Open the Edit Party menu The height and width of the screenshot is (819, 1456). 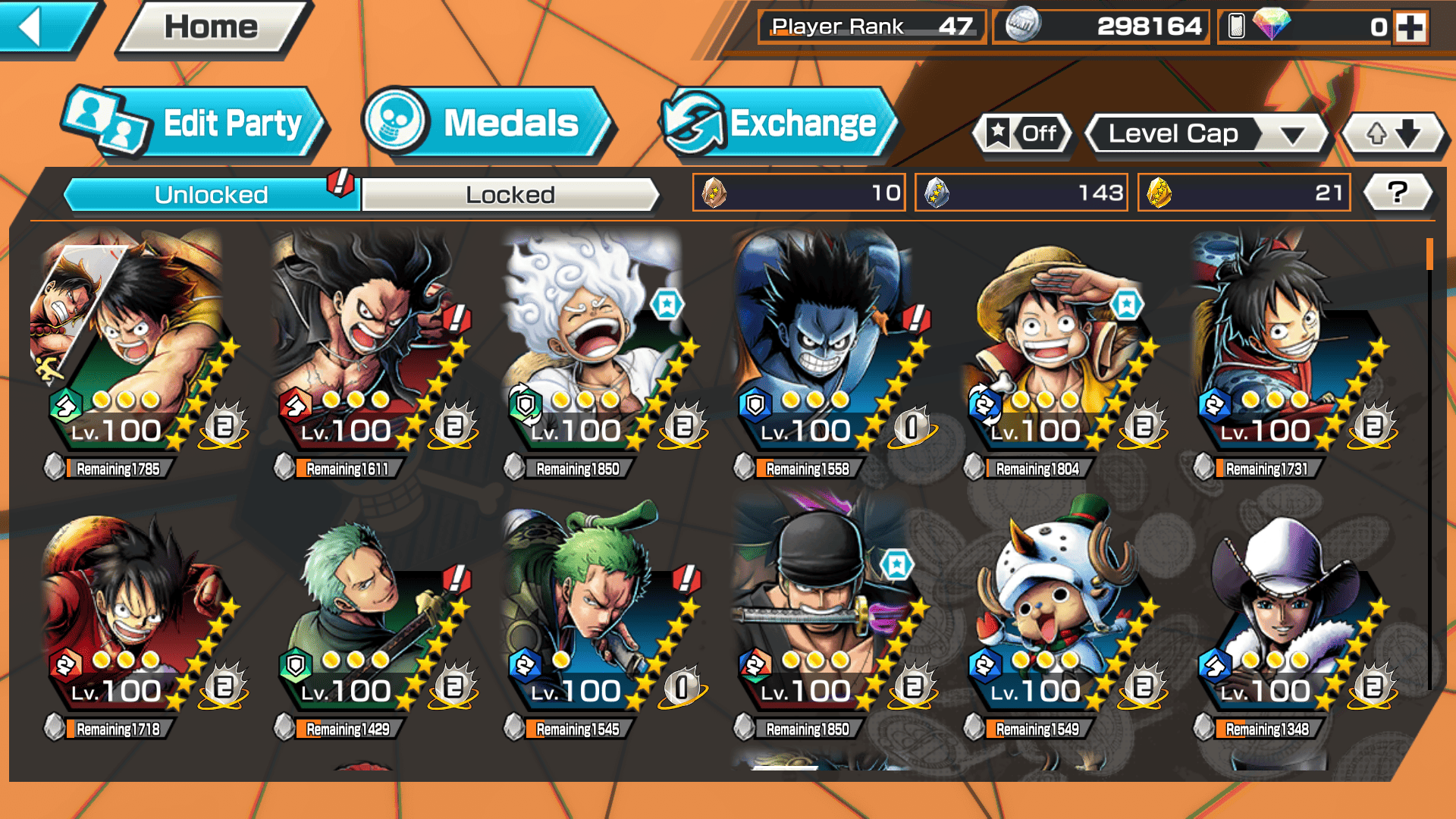(x=196, y=124)
